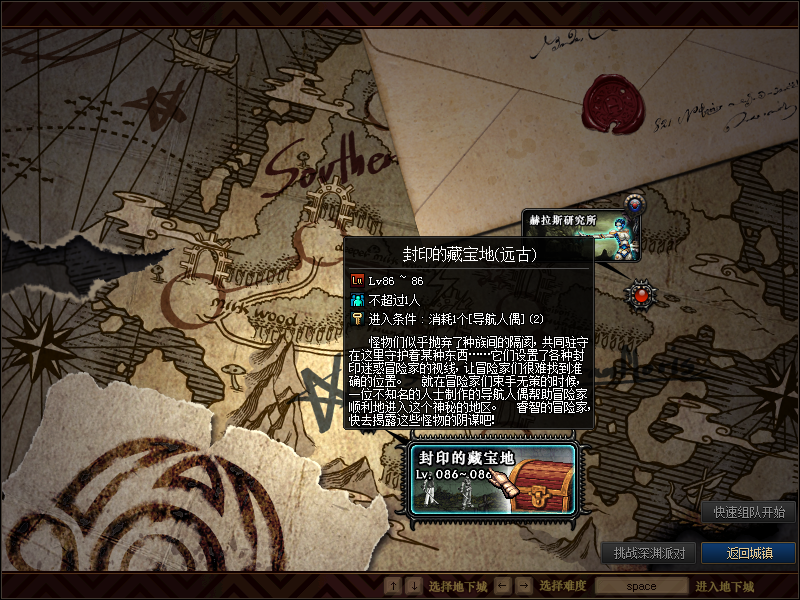Start quick party with 快速组队开始

(748, 512)
